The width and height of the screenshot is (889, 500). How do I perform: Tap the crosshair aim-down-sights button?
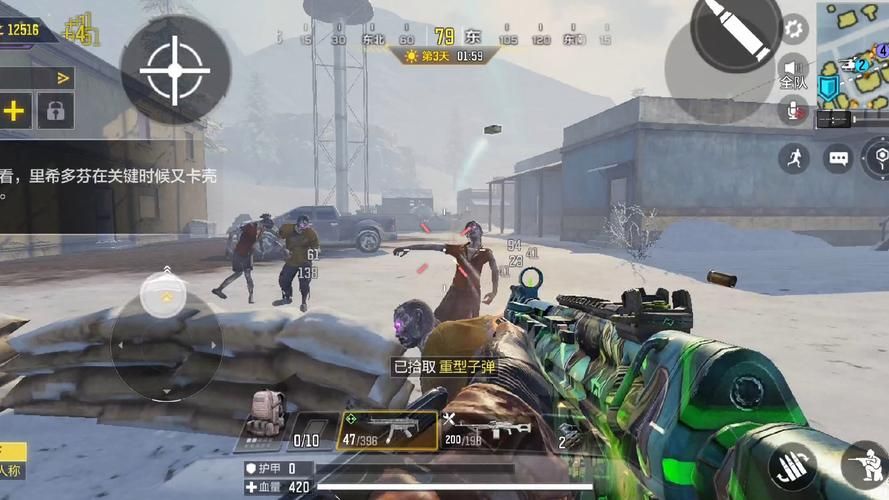pyautogui.click(x=175, y=70)
